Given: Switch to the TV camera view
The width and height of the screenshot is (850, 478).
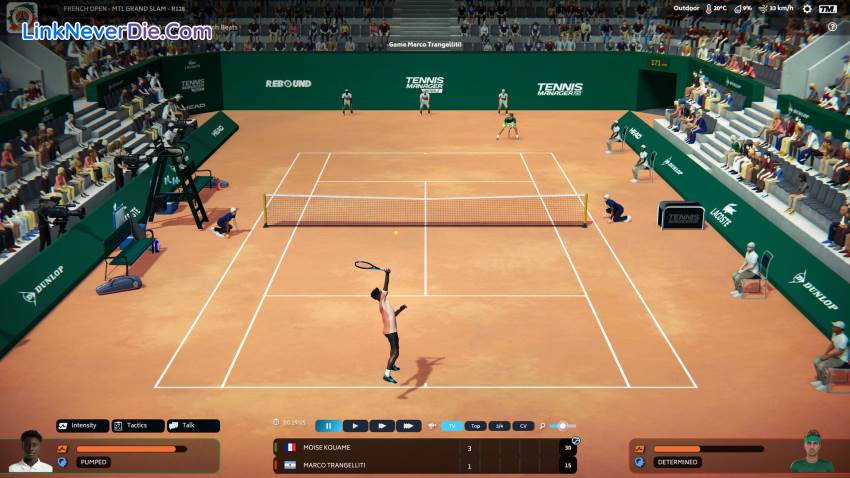Looking at the screenshot, I should pyautogui.click(x=452, y=426).
